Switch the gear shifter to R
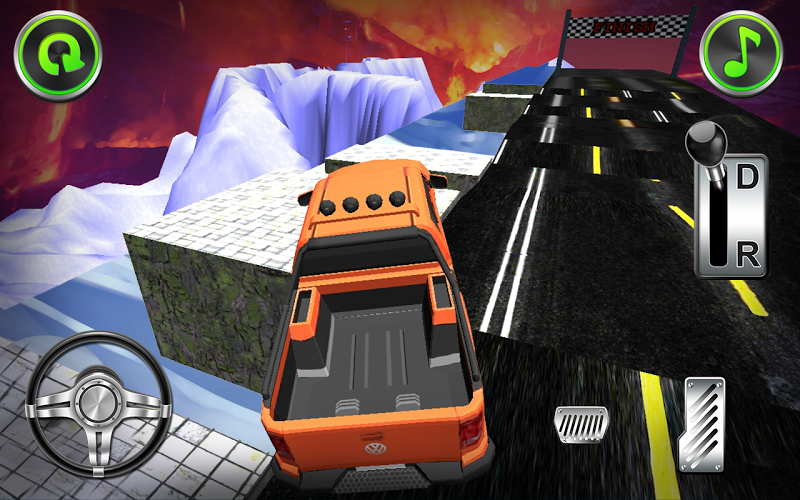The width and height of the screenshot is (800, 500). 746,254
